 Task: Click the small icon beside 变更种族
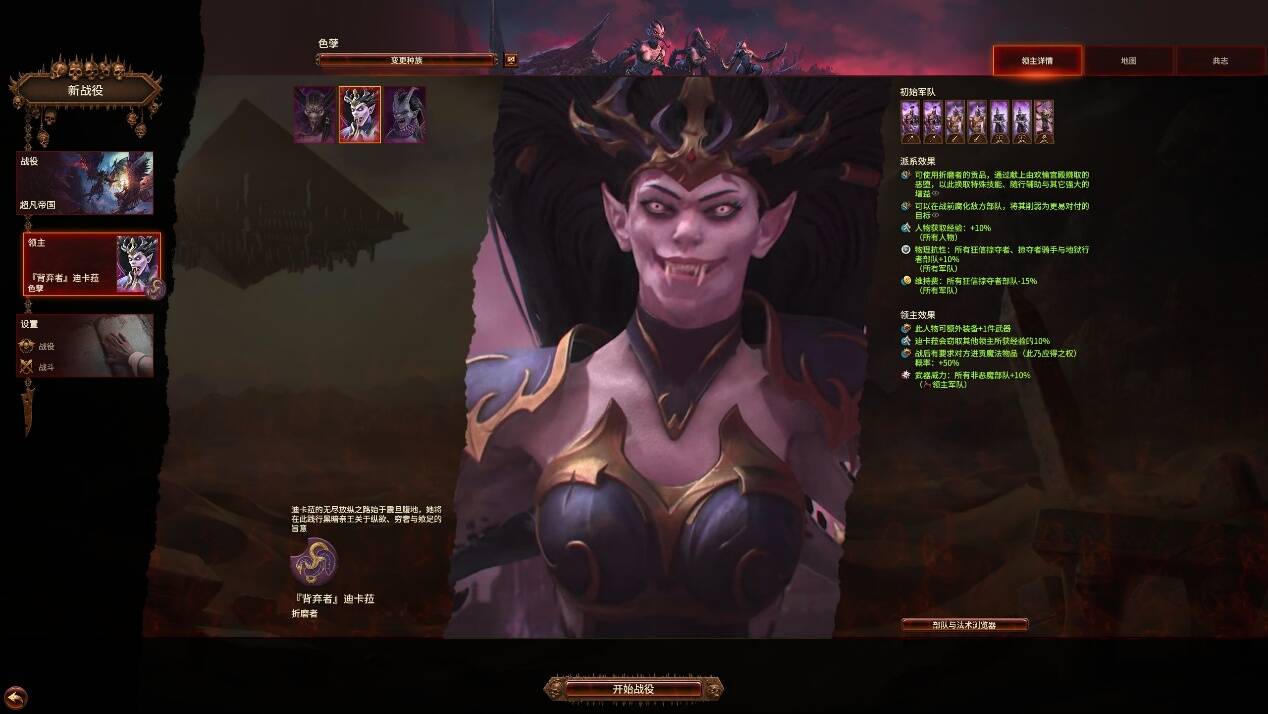tap(511, 60)
